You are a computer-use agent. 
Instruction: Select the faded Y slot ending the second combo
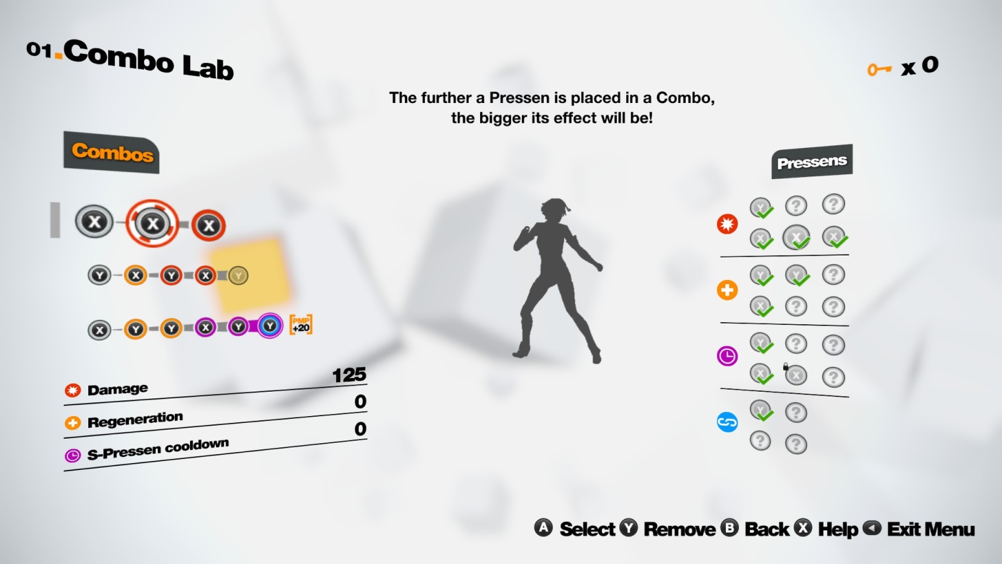pyautogui.click(x=238, y=275)
